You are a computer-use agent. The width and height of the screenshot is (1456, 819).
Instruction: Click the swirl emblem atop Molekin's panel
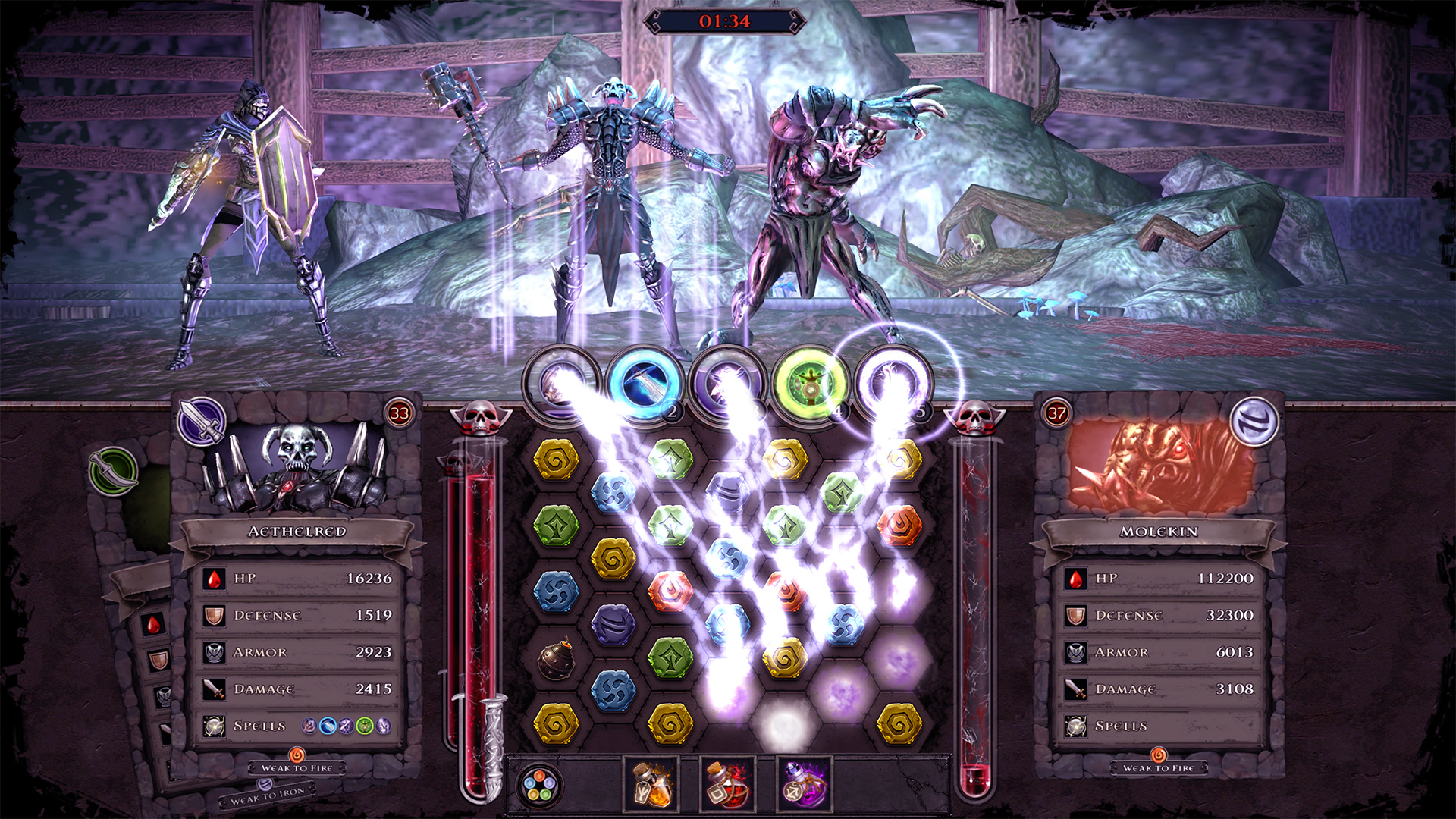click(1254, 419)
